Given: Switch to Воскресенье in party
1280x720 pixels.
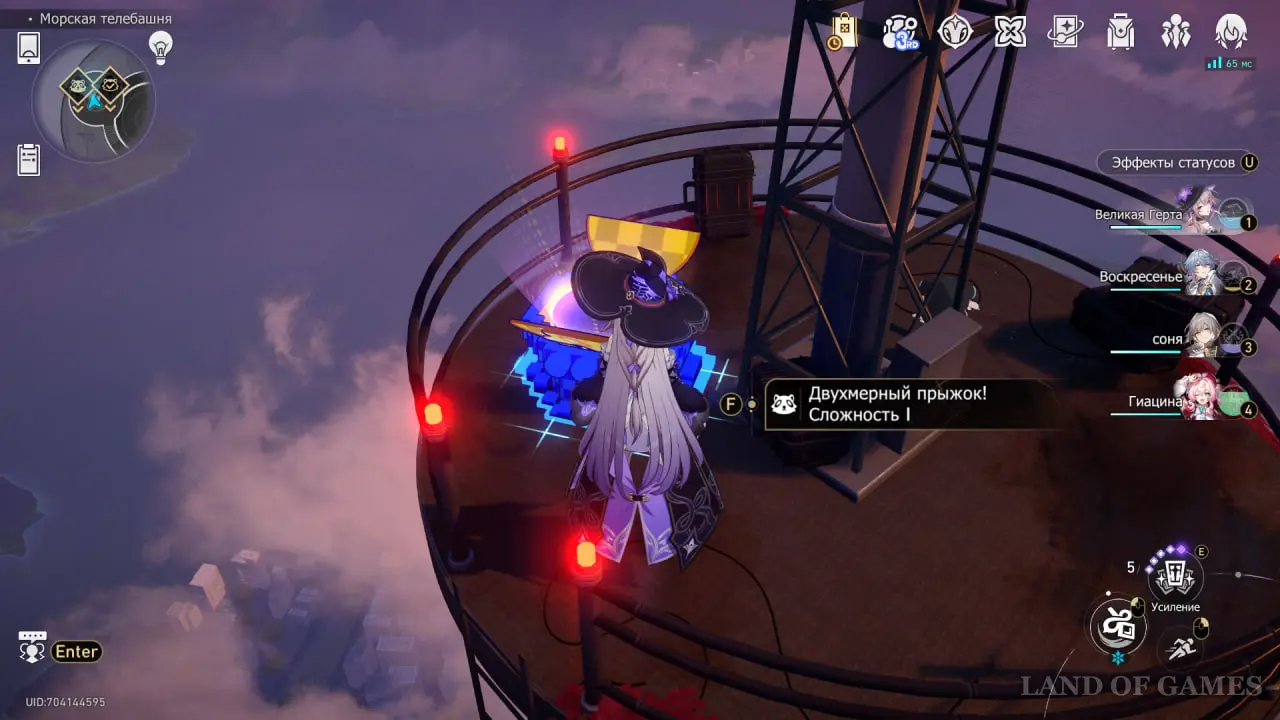Looking at the screenshot, I should point(1200,277).
